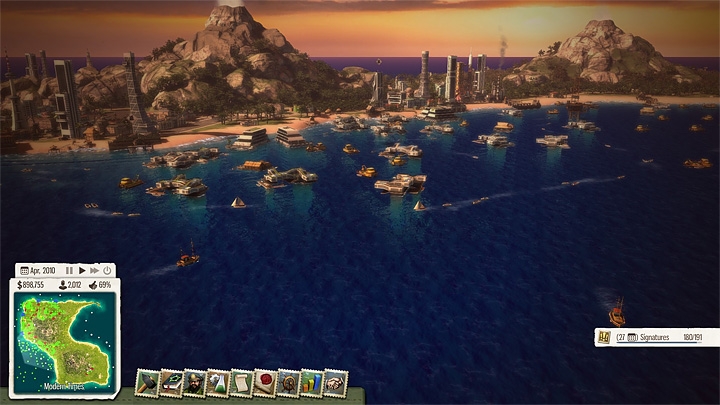Switch to fast-forward speed
This screenshot has width=720, height=405.
94,270
